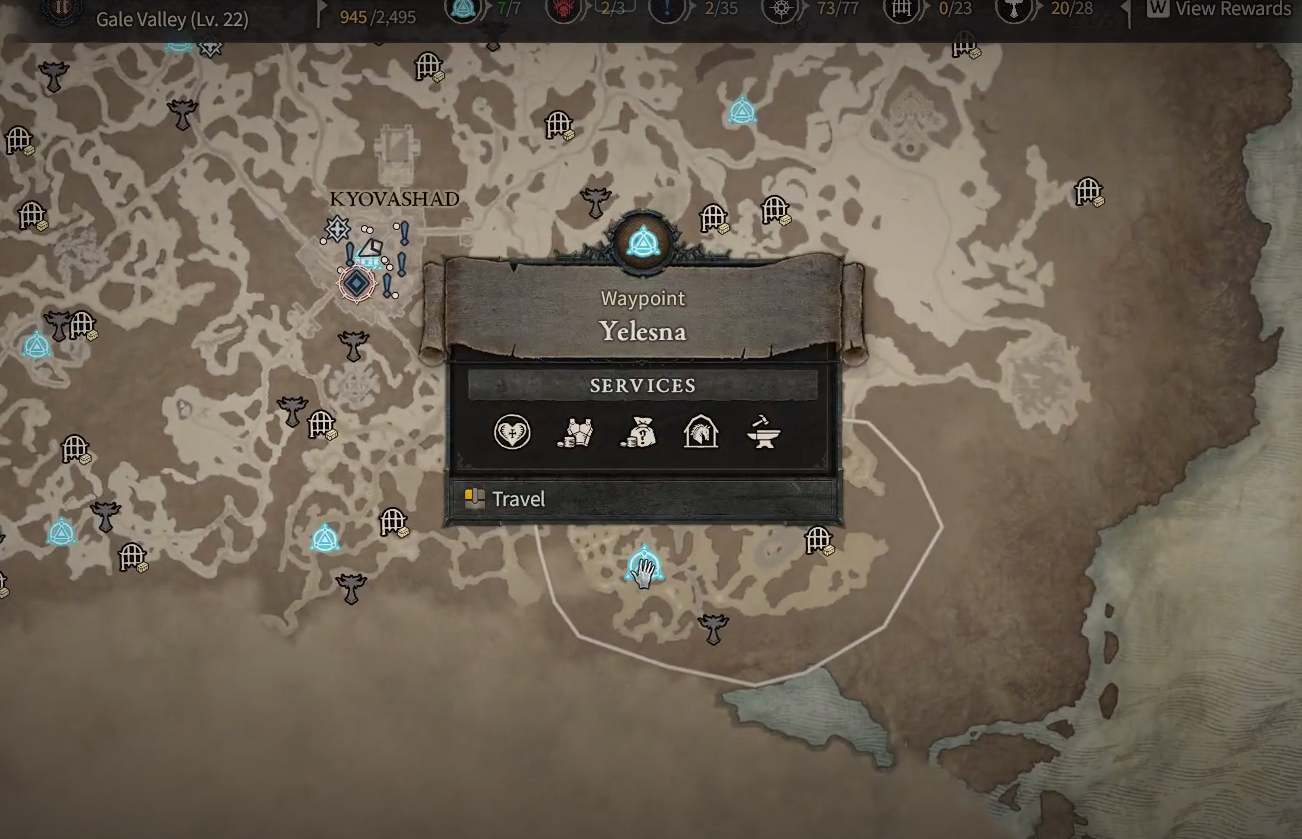Select the Kyovashad town waypoint marker
This screenshot has width=1302, height=839.
(356, 283)
